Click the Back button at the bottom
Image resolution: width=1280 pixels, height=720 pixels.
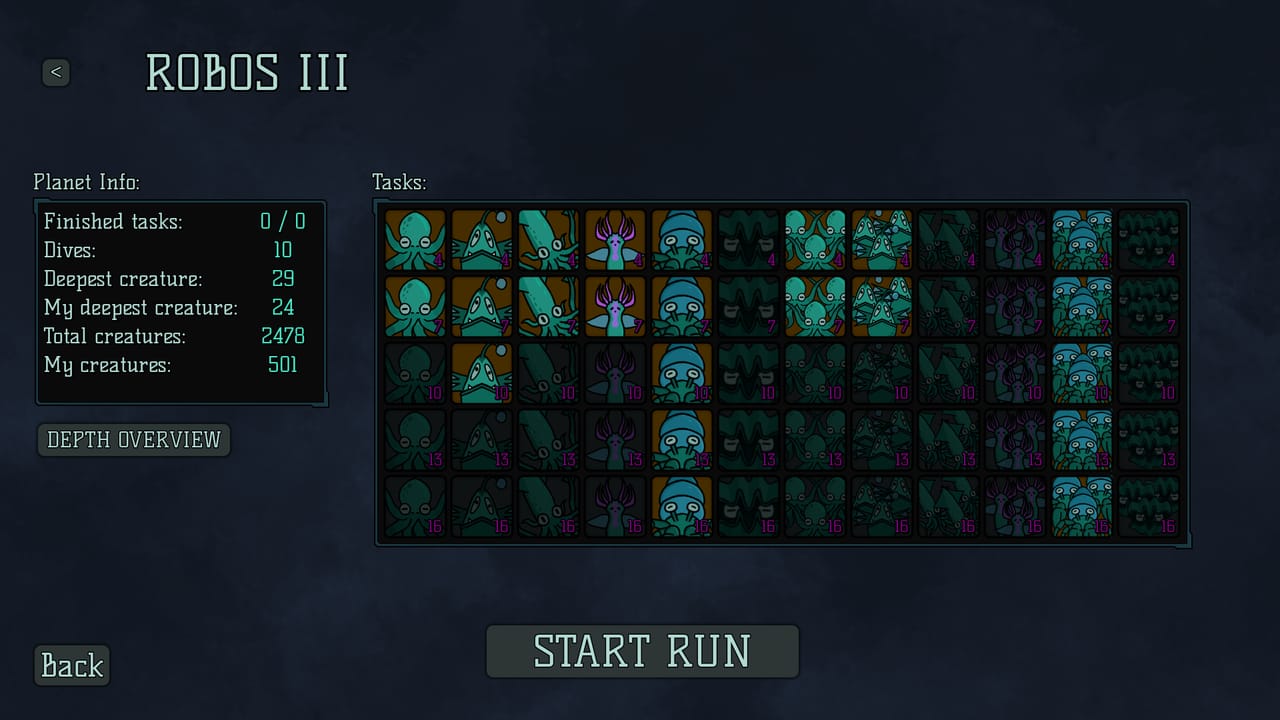pos(71,665)
